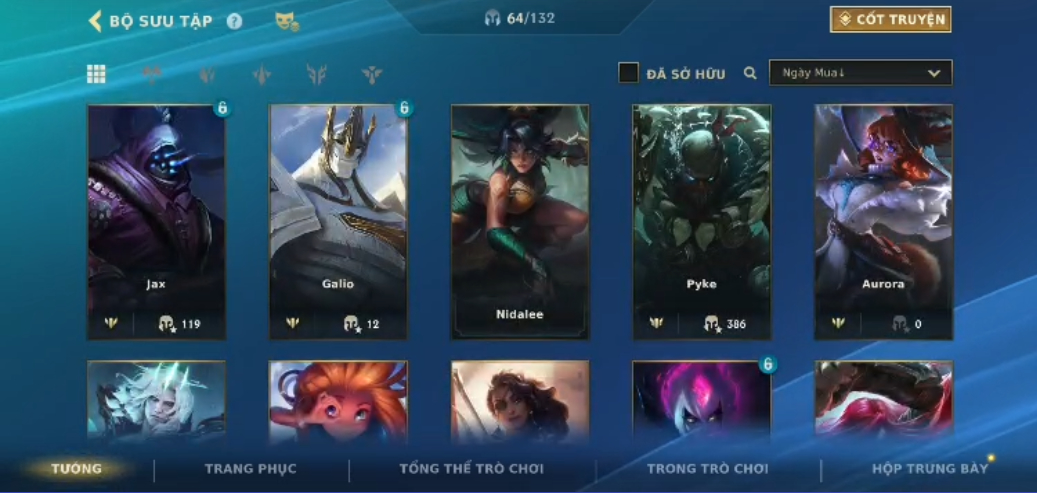Toggle the Đã Sở Hữu checkbox
The image size is (1037, 493).
pyautogui.click(x=628, y=73)
